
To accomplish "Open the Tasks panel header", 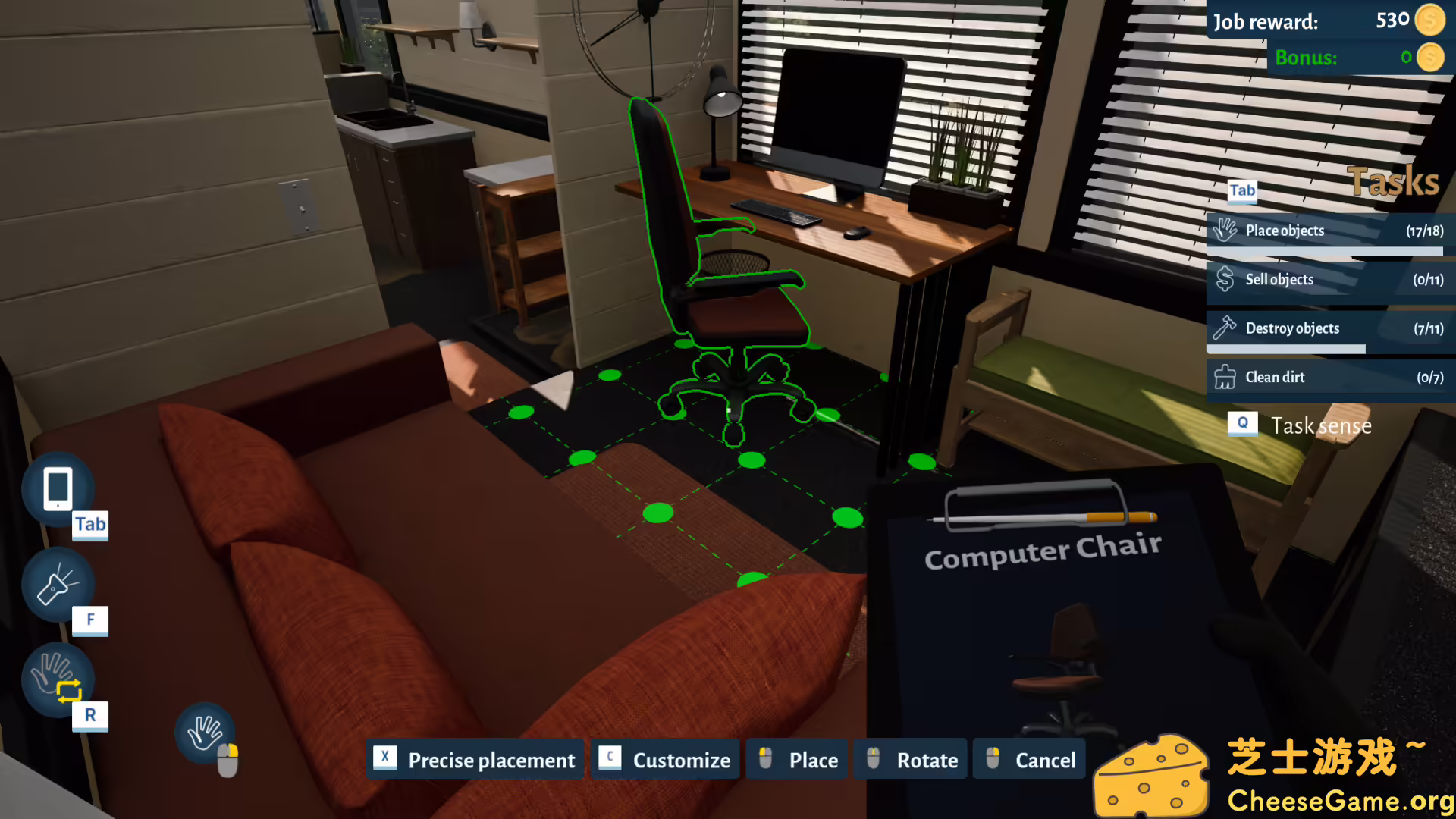I will pyautogui.click(x=1394, y=180).
